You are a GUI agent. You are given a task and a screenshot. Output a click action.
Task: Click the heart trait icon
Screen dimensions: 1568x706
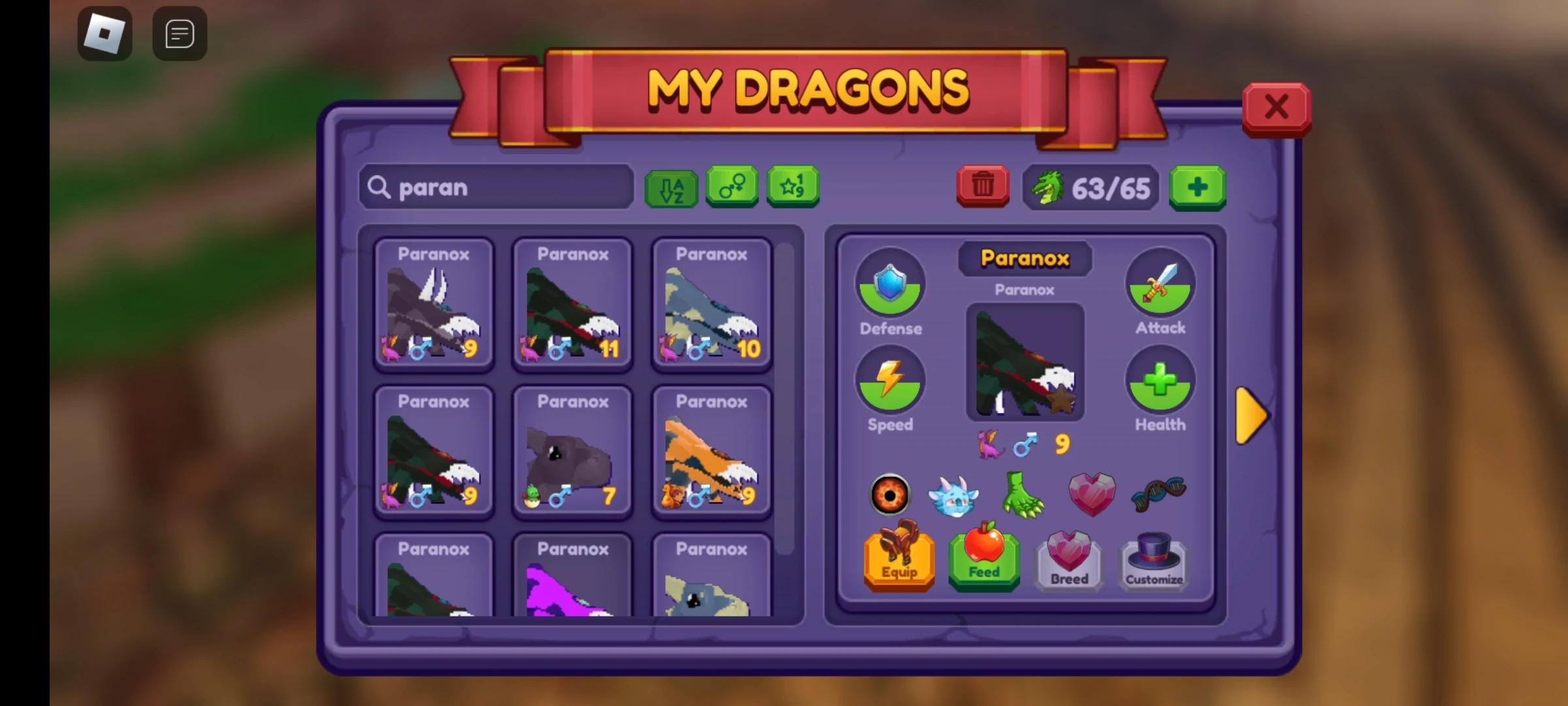(1090, 495)
